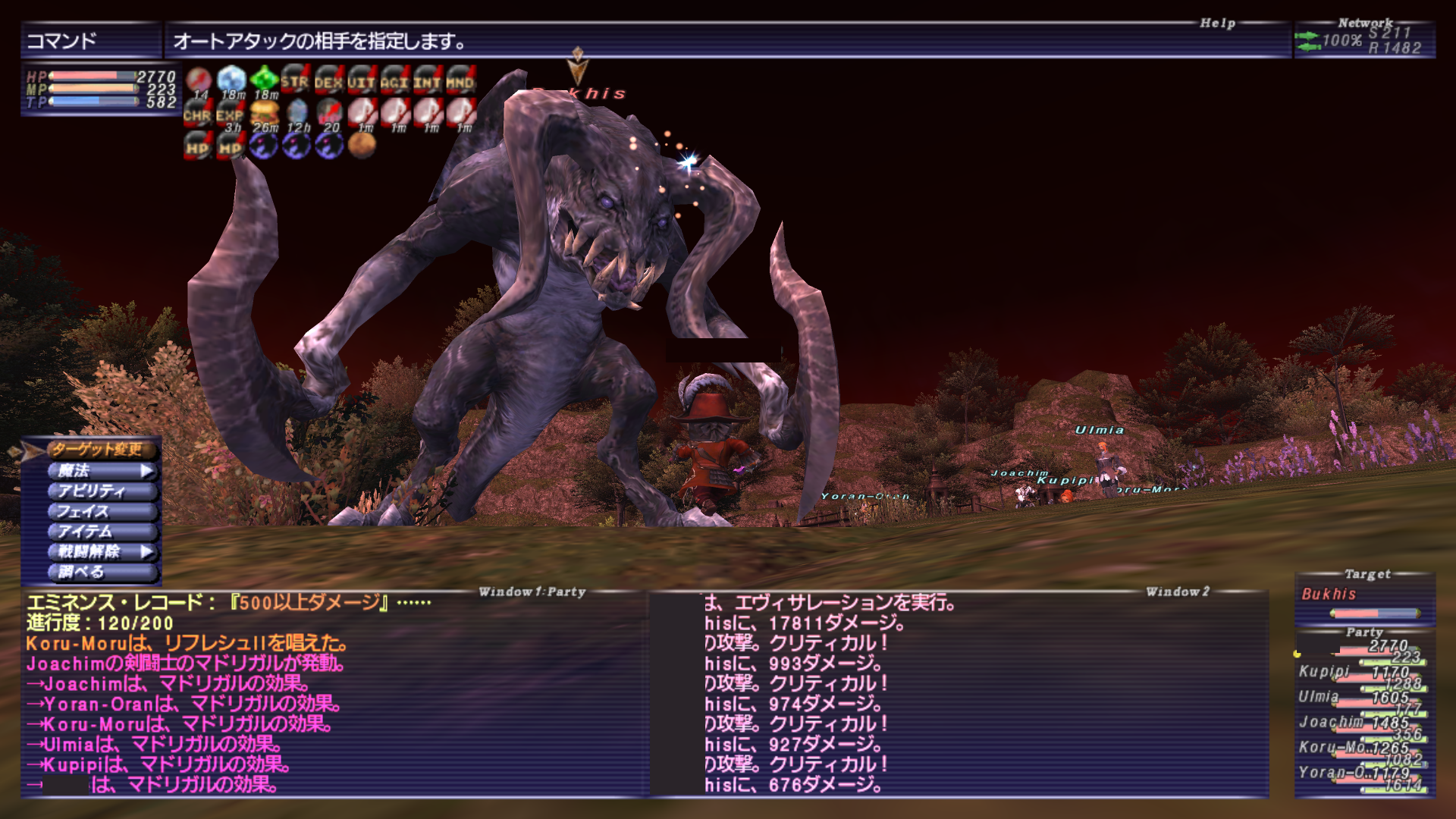Select 調べる to examine the target
Screen dimensions: 1456x819
(x=101, y=573)
